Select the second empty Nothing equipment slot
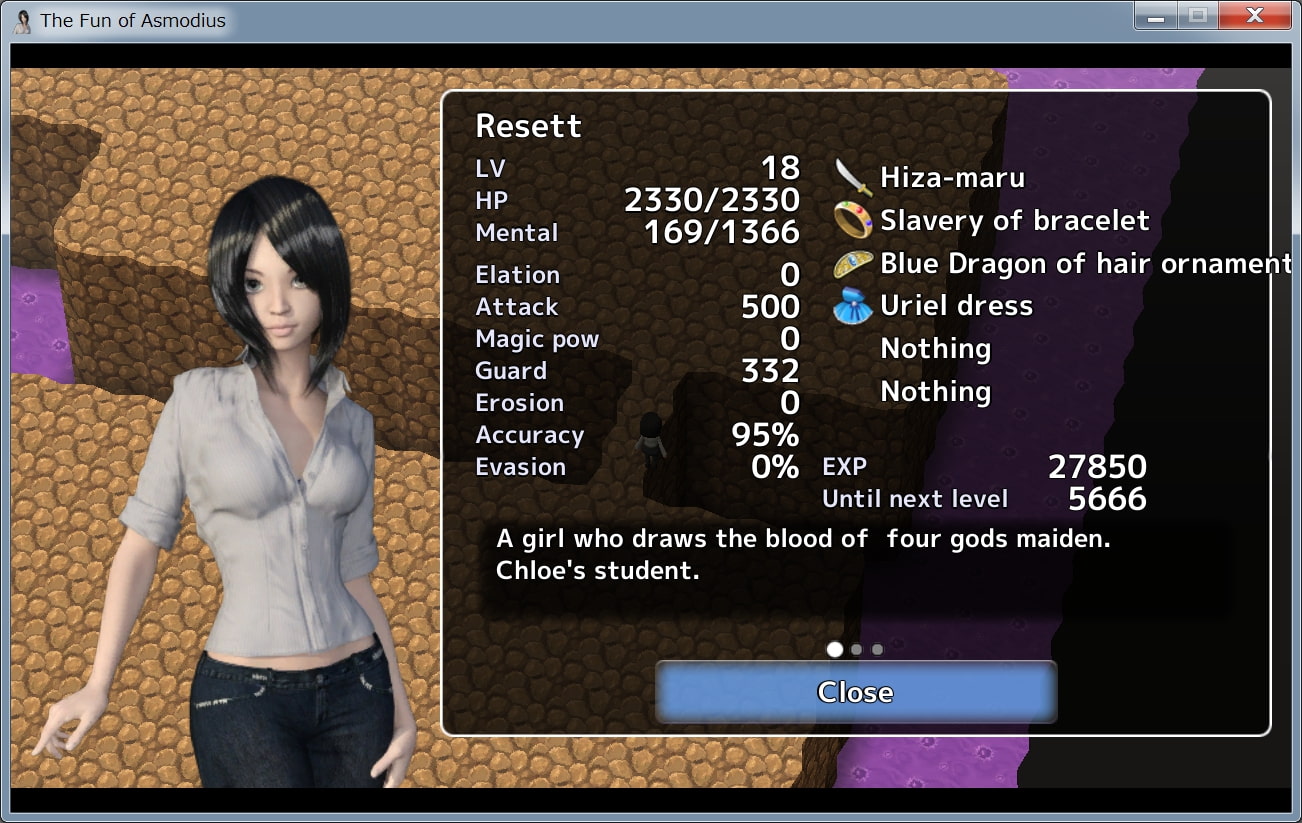 [934, 391]
